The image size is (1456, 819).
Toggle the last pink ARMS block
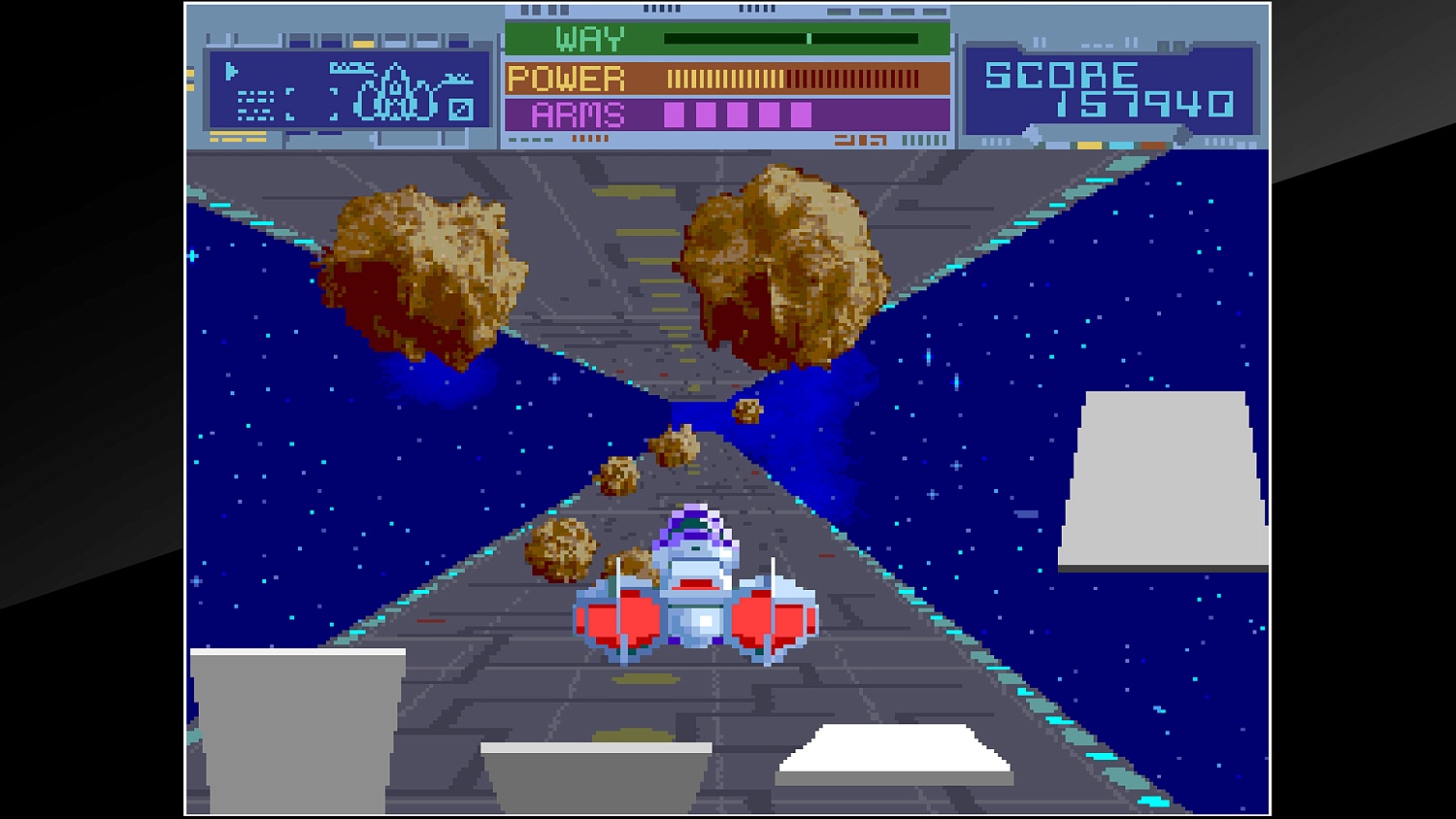tap(801, 115)
